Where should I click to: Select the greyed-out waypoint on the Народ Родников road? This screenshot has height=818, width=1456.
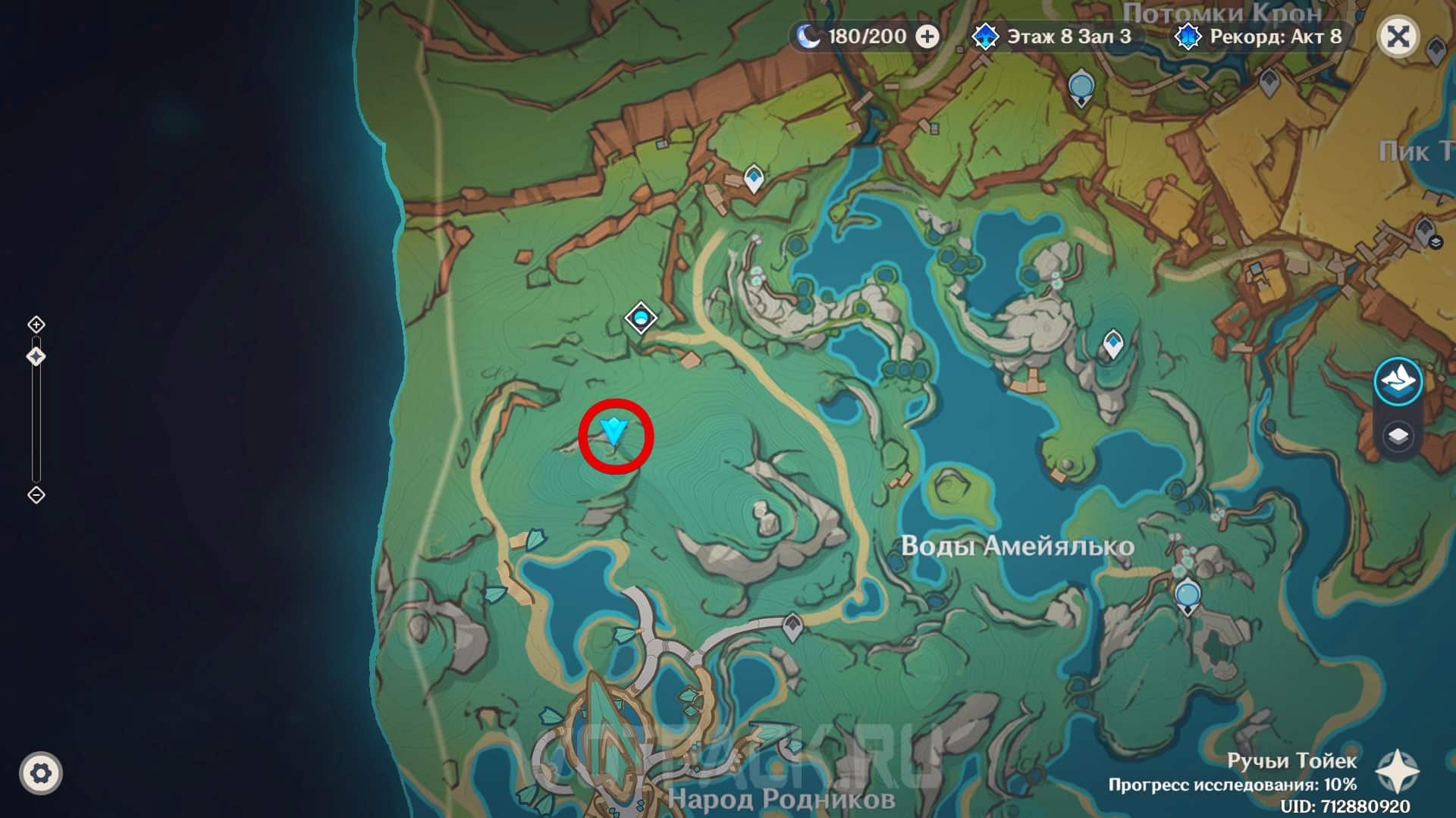click(792, 626)
